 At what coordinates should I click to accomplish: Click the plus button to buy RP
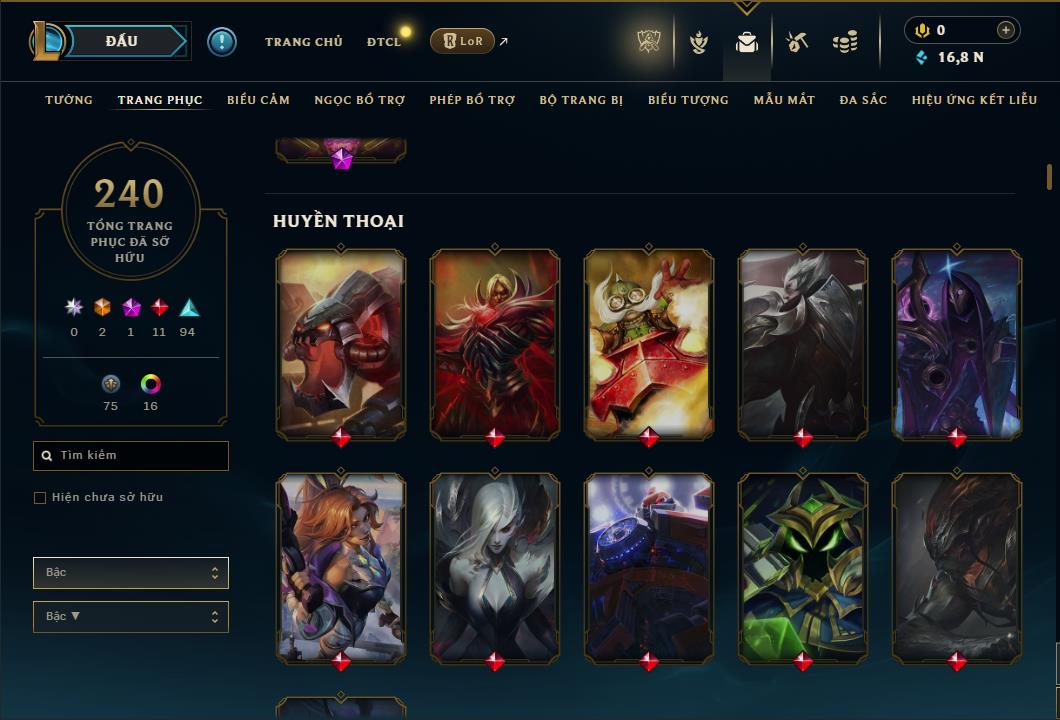click(1005, 30)
